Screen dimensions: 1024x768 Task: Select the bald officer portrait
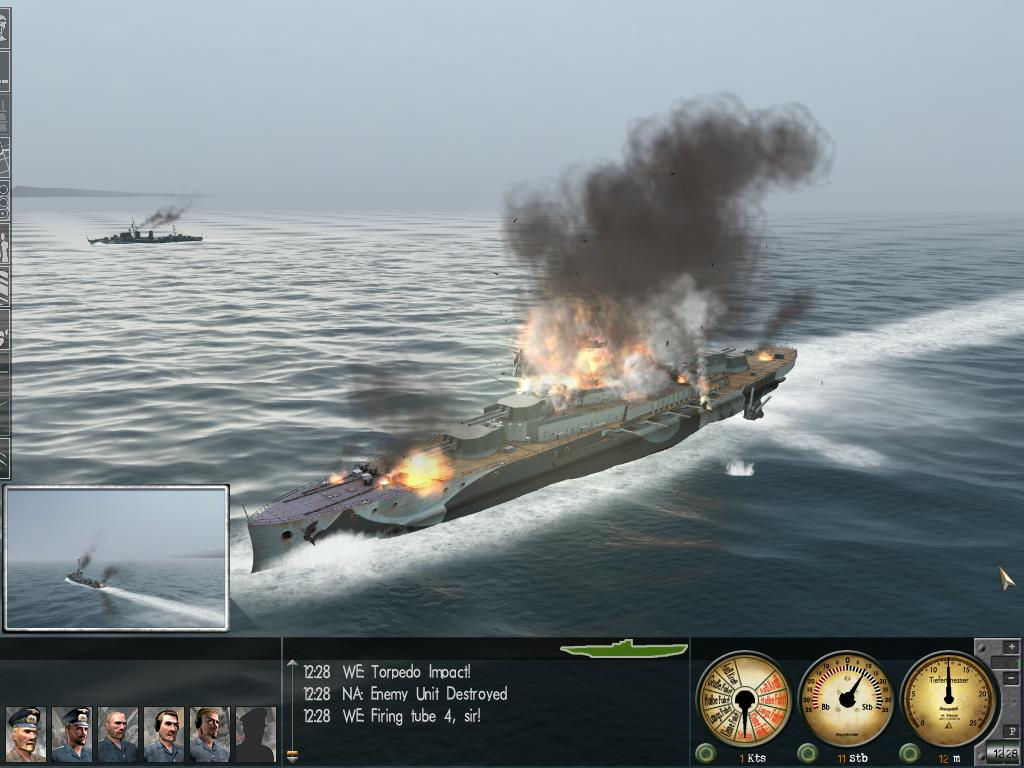pyautogui.click(x=118, y=734)
